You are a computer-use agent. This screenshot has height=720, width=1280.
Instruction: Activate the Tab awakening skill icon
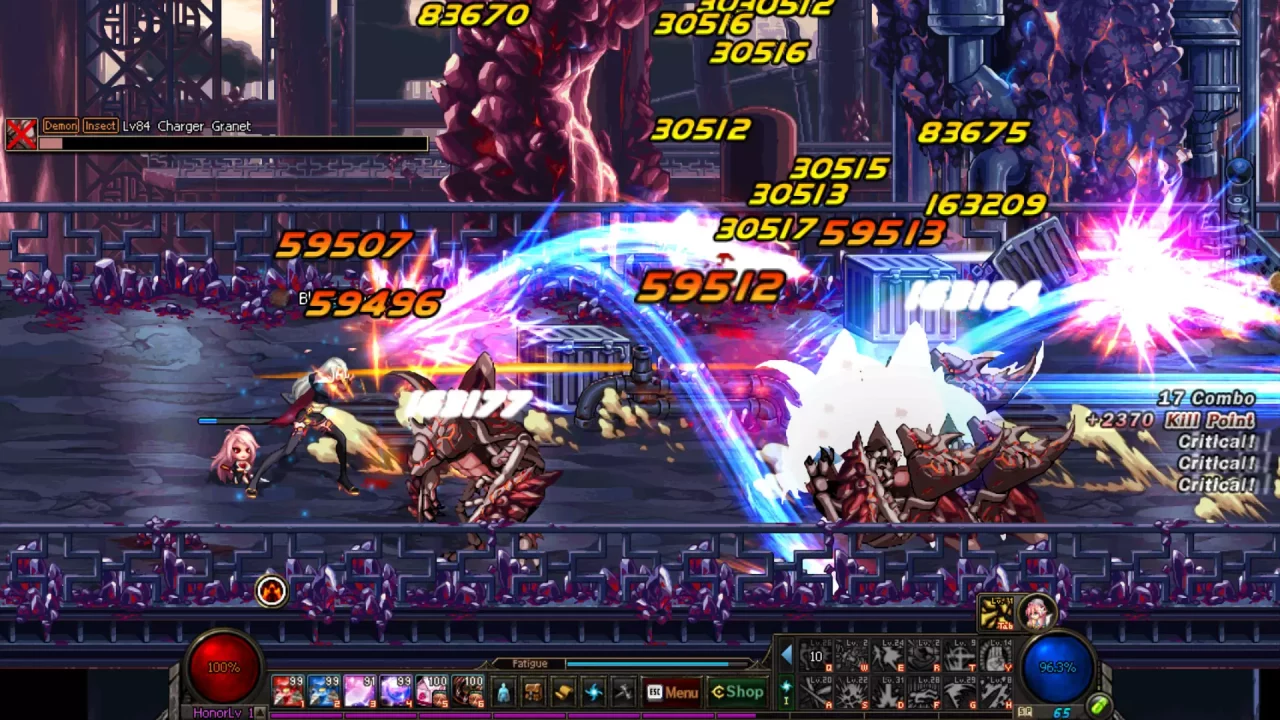(x=996, y=612)
